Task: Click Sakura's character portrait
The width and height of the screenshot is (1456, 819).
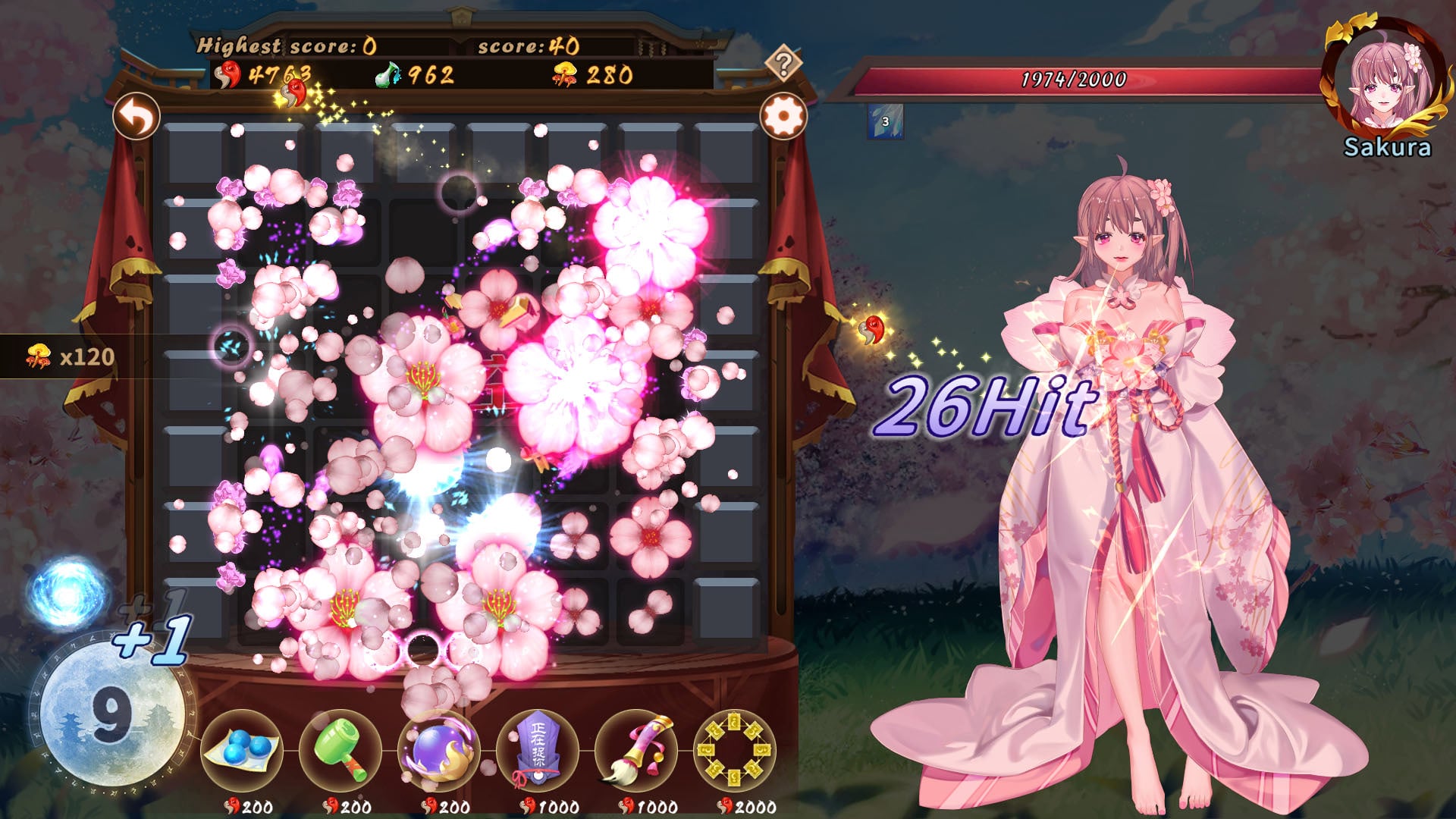Action: click(1382, 82)
